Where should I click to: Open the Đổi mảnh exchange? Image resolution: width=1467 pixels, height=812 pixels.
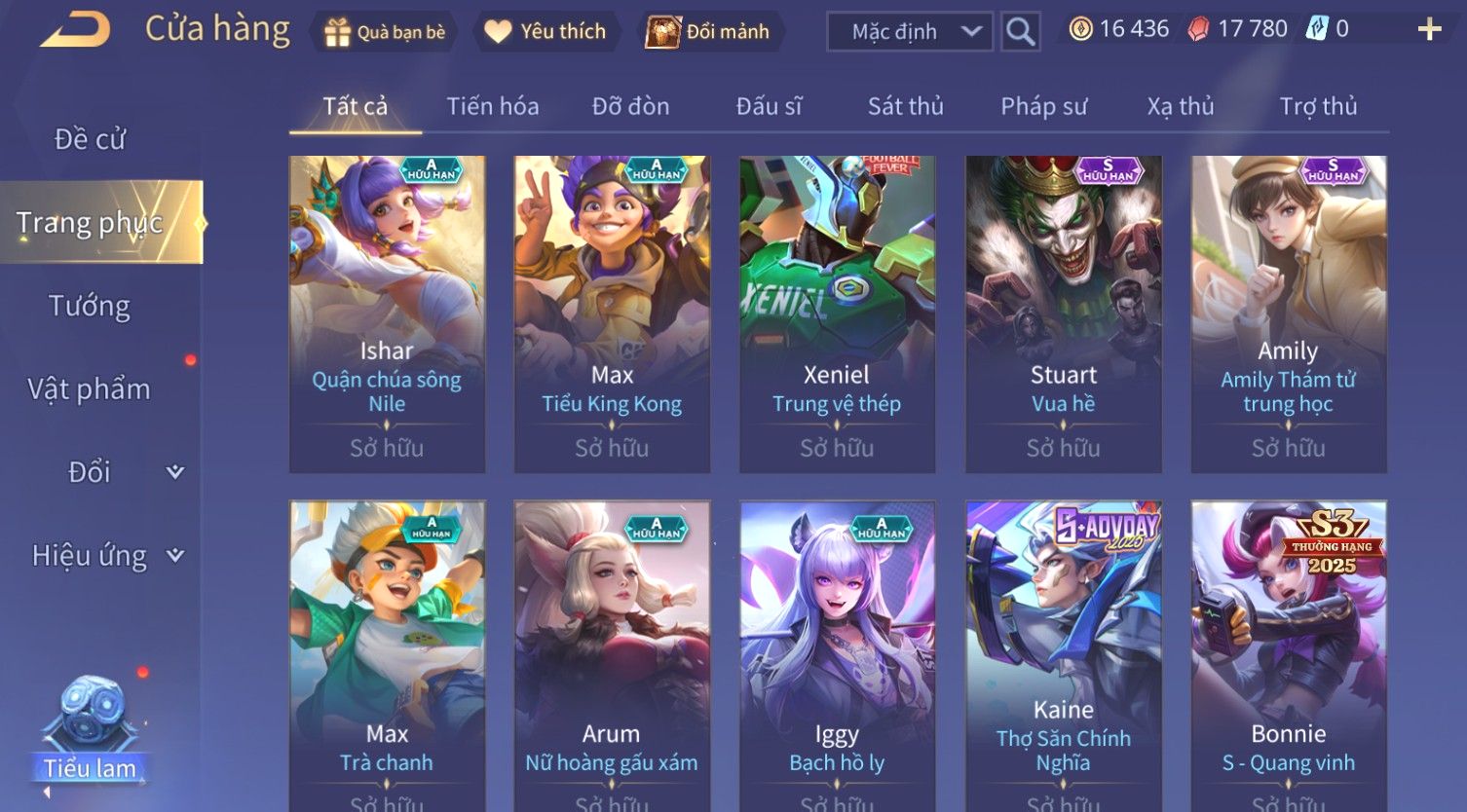pos(709,32)
